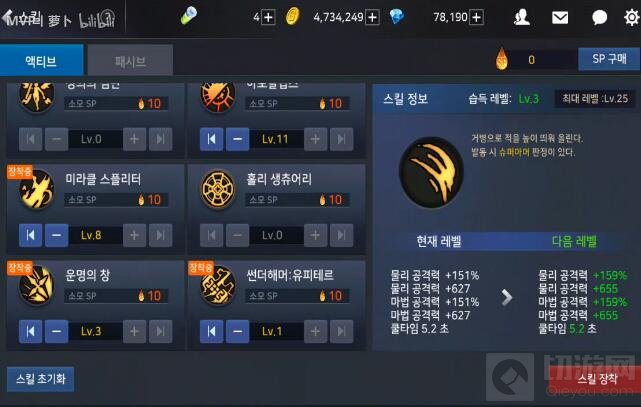Pick the 썬더해머:유피테르 skill icon
This screenshot has height=407, width=641.
click(218, 286)
